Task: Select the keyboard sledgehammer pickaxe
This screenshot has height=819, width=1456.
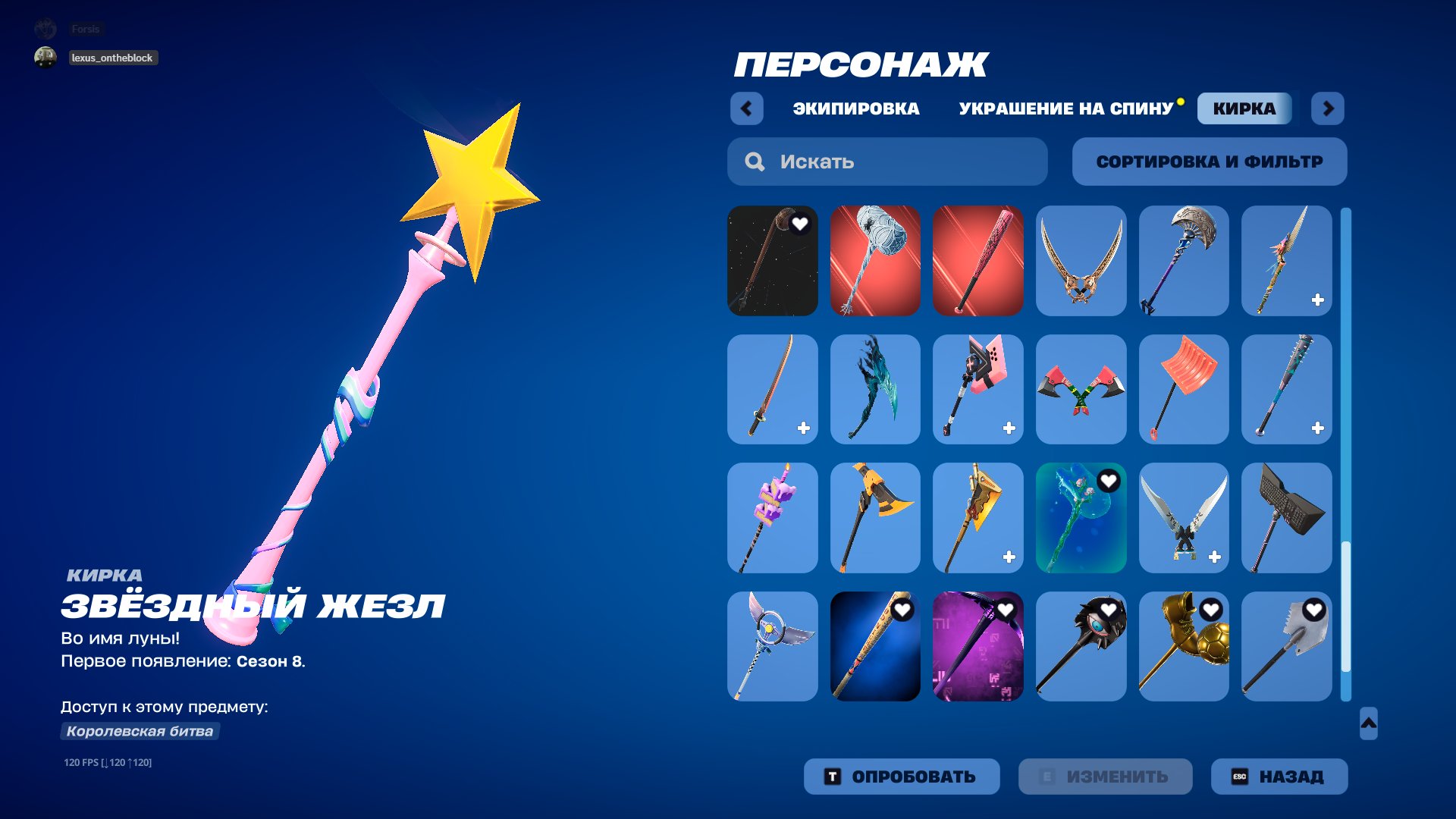Action: [x=1287, y=517]
